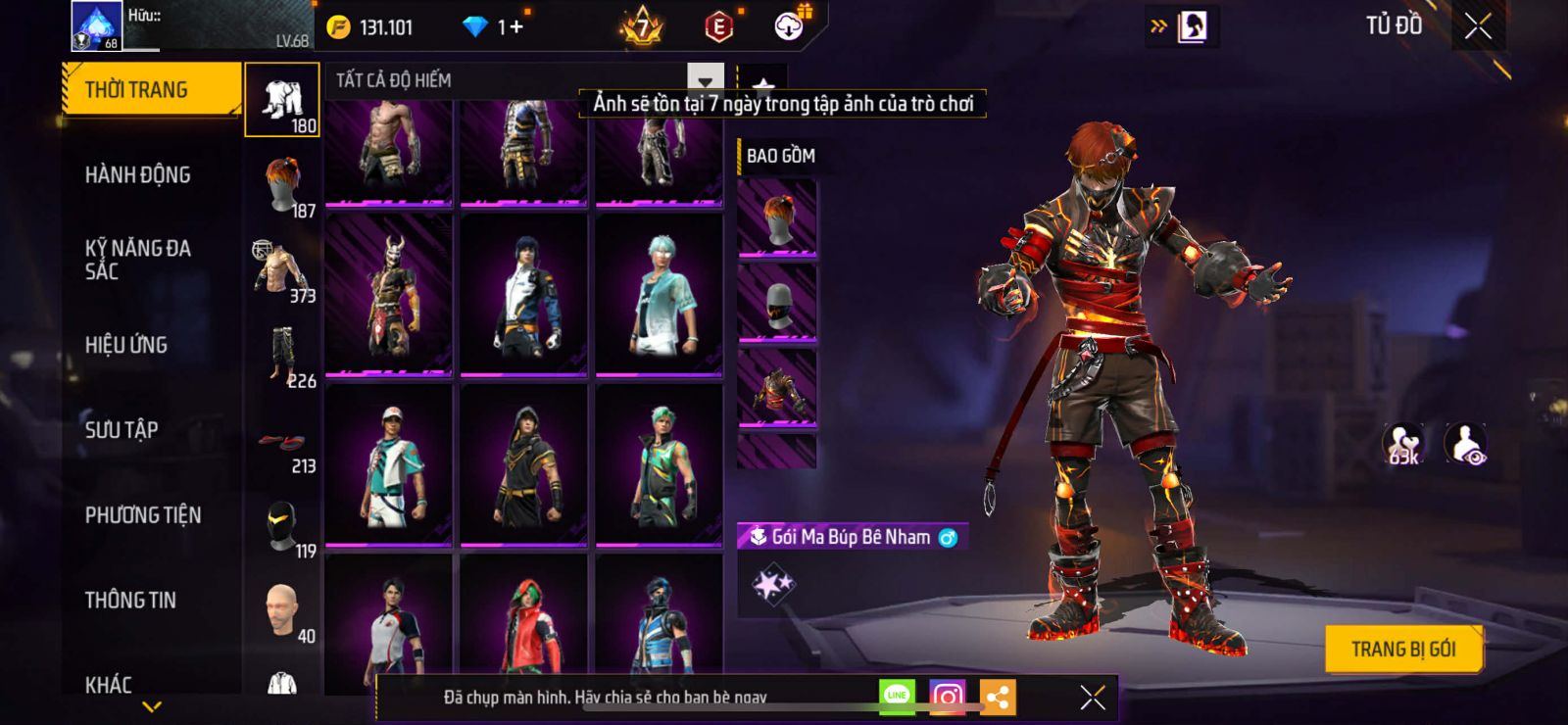Image resolution: width=1568 pixels, height=725 pixels.
Task: Share screenshot via LINE
Action: point(897,697)
